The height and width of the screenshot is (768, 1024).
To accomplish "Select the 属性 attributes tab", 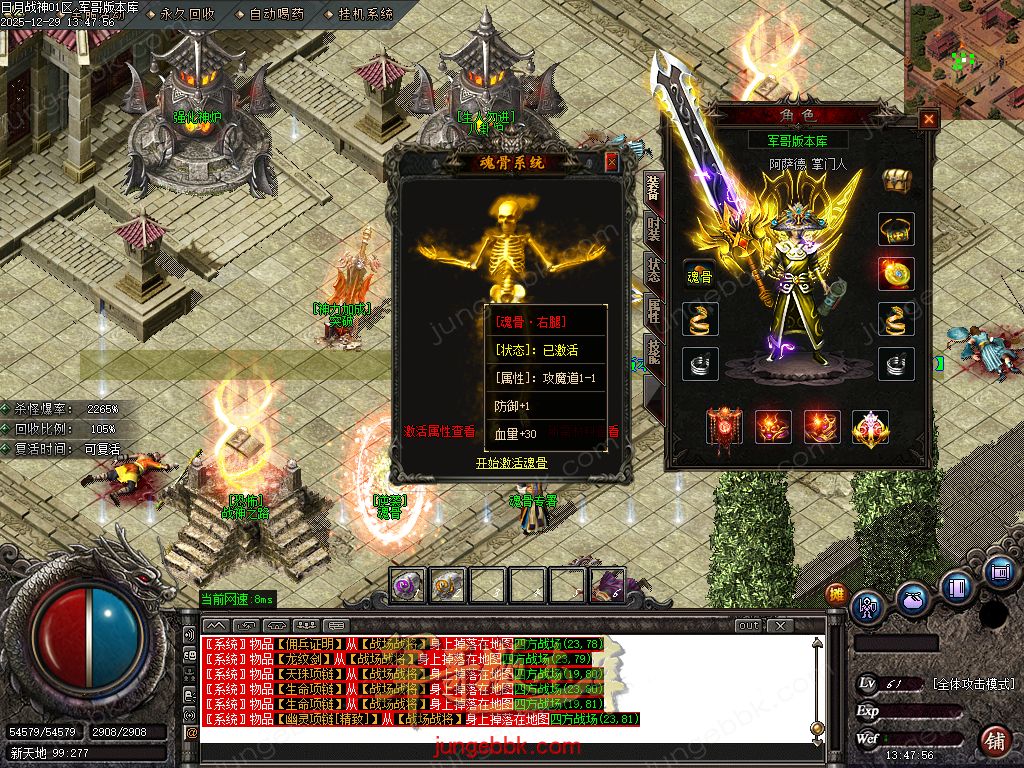I will (x=653, y=314).
